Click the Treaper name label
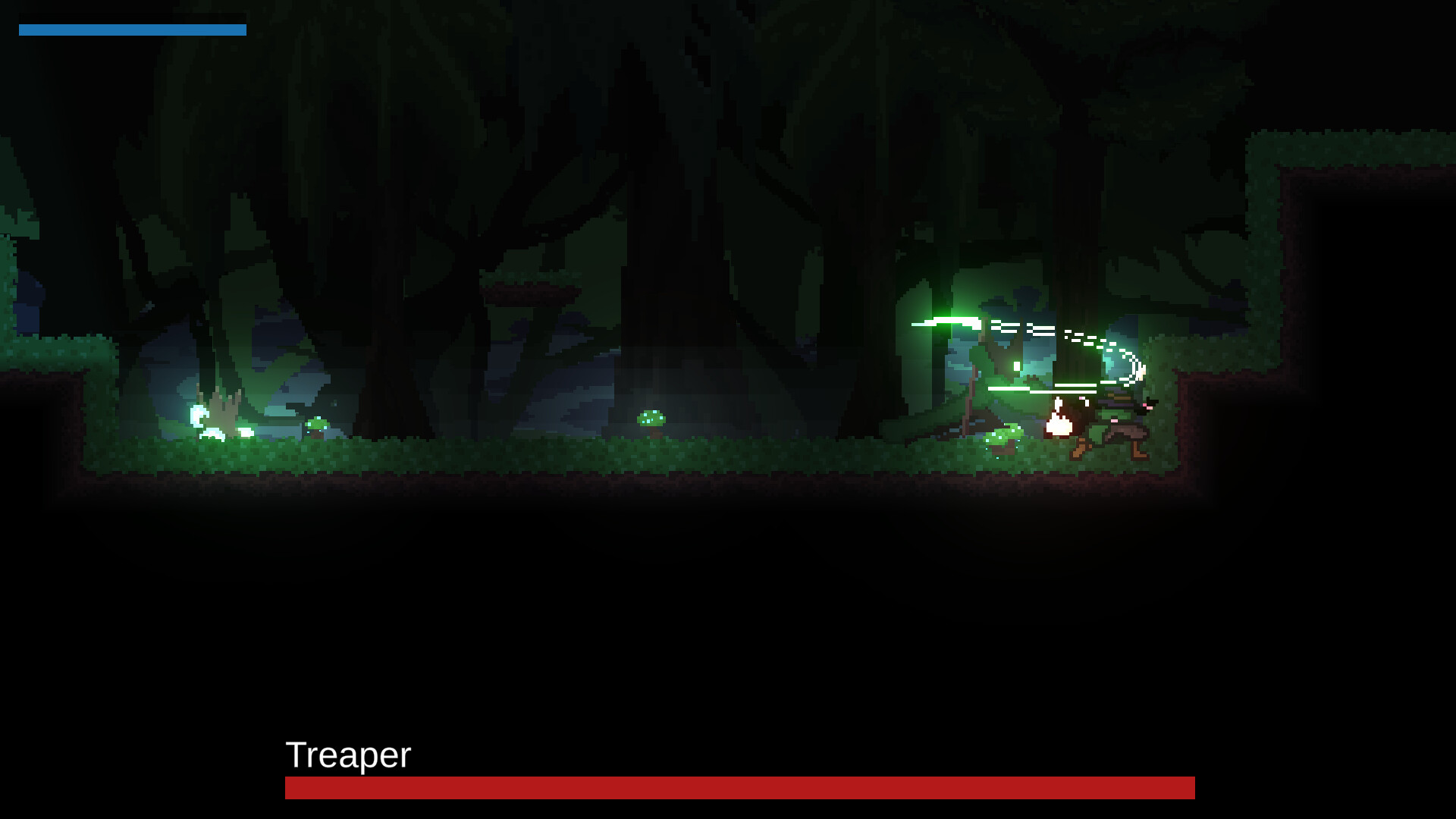 pyautogui.click(x=347, y=755)
